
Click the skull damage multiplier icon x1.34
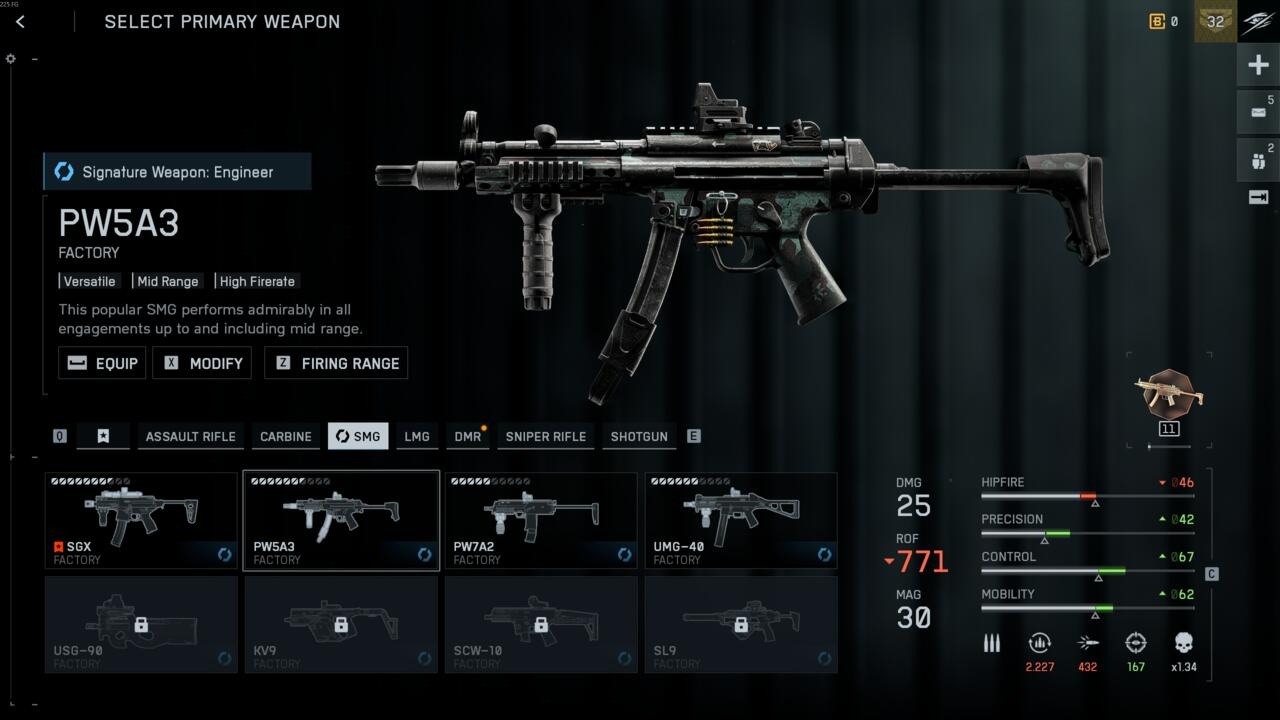(1184, 643)
